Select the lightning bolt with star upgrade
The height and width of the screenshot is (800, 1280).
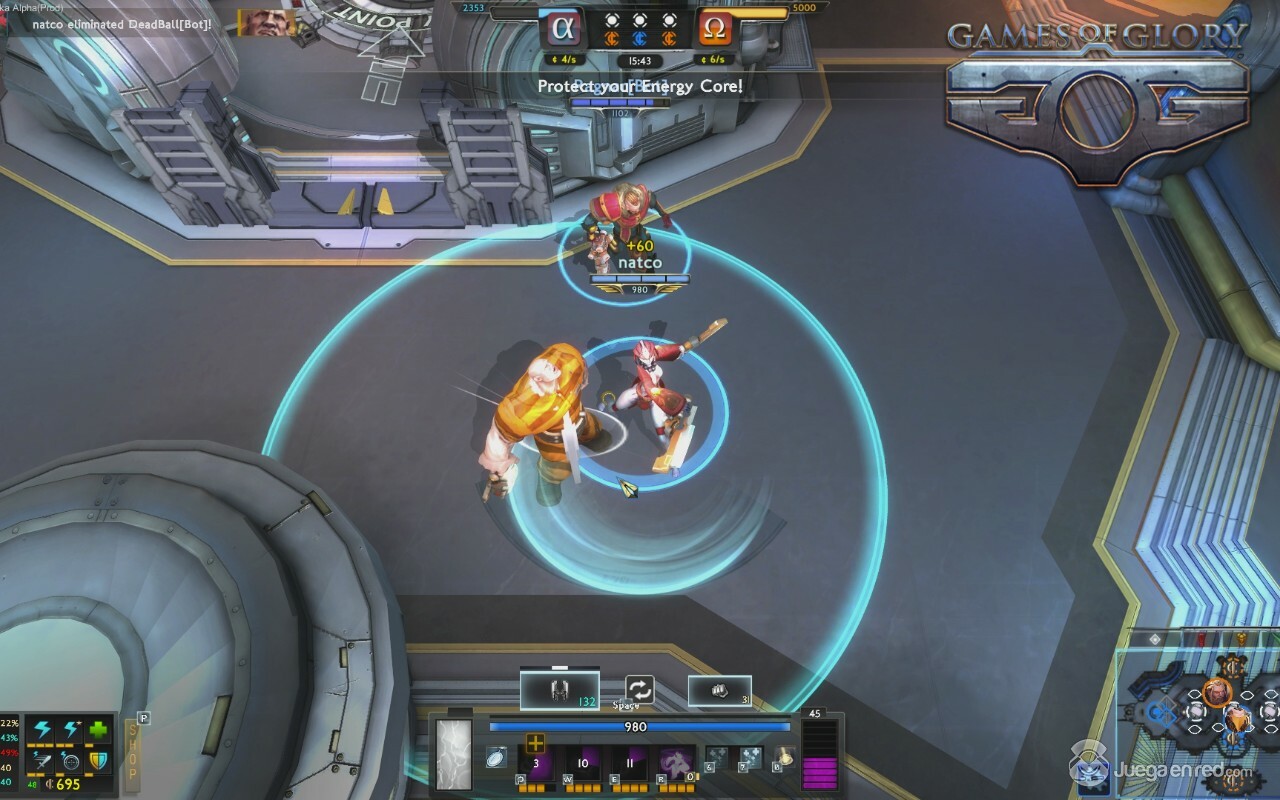point(70,731)
